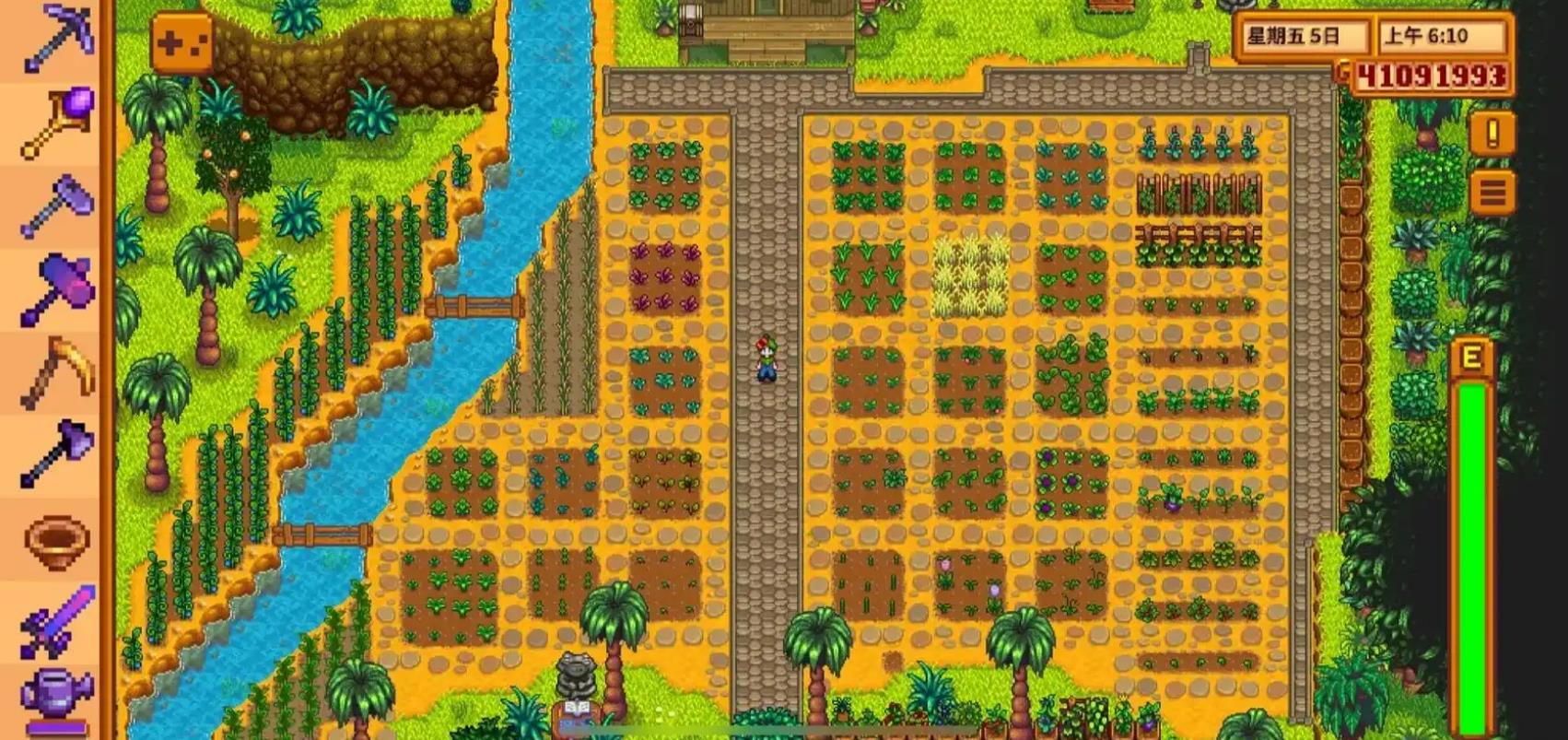Select the purple-gem scepter slot
The image size is (1568, 740).
pos(57,122)
